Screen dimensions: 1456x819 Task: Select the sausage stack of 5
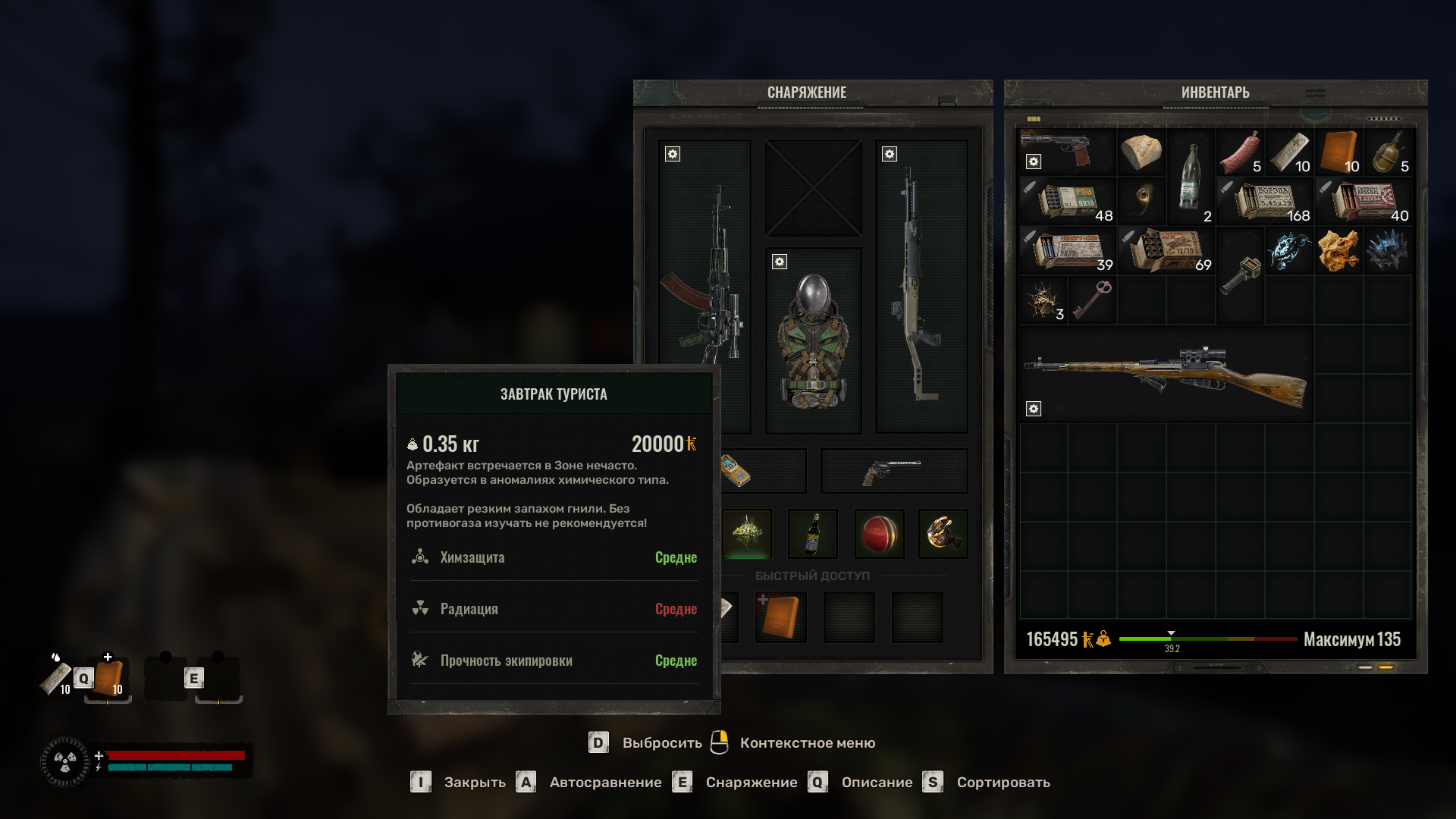point(1239,152)
